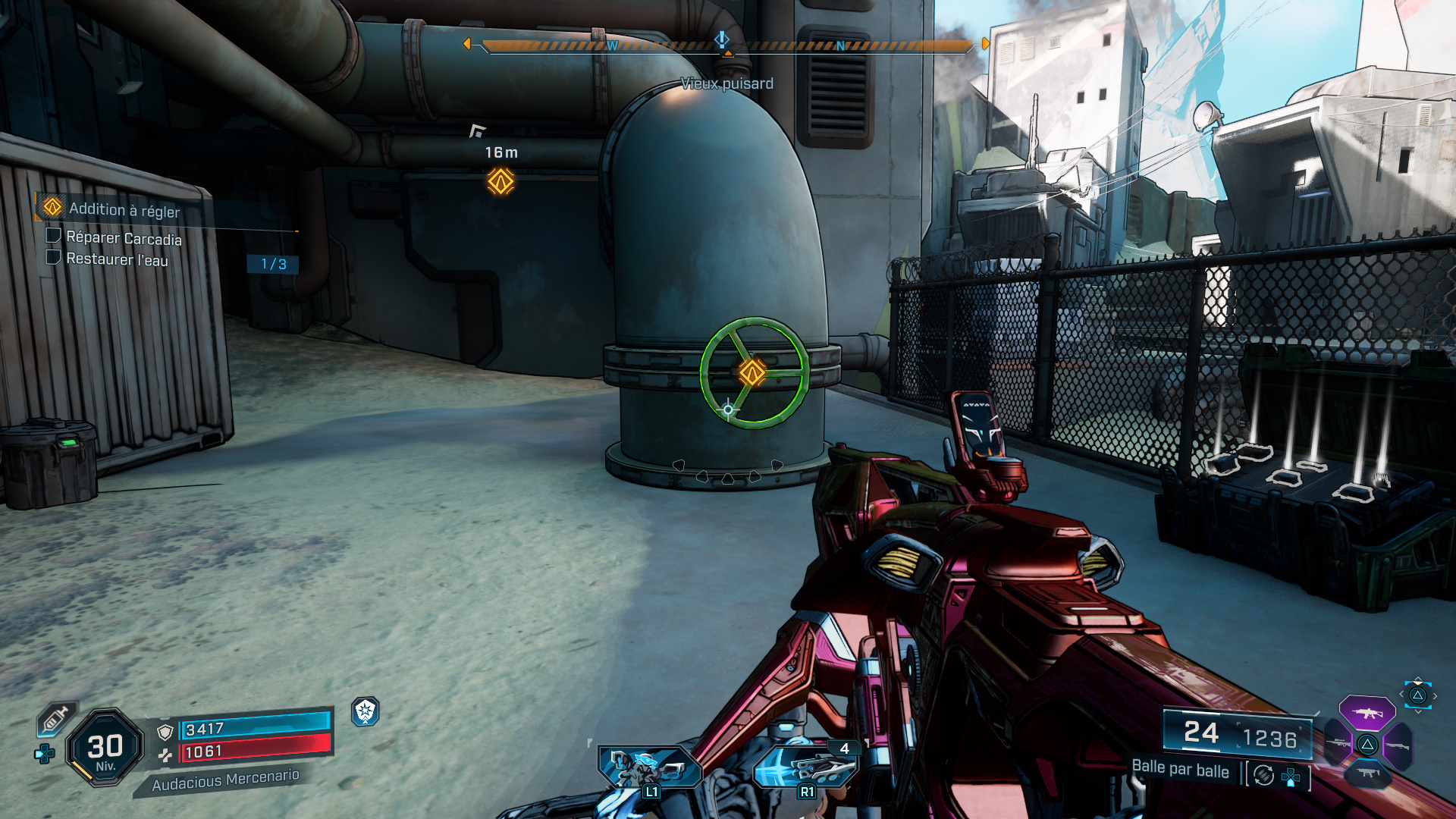Equip the blue-outlined submachine gun slot
The height and width of the screenshot is (819, 1456).
coord(1367,773)
